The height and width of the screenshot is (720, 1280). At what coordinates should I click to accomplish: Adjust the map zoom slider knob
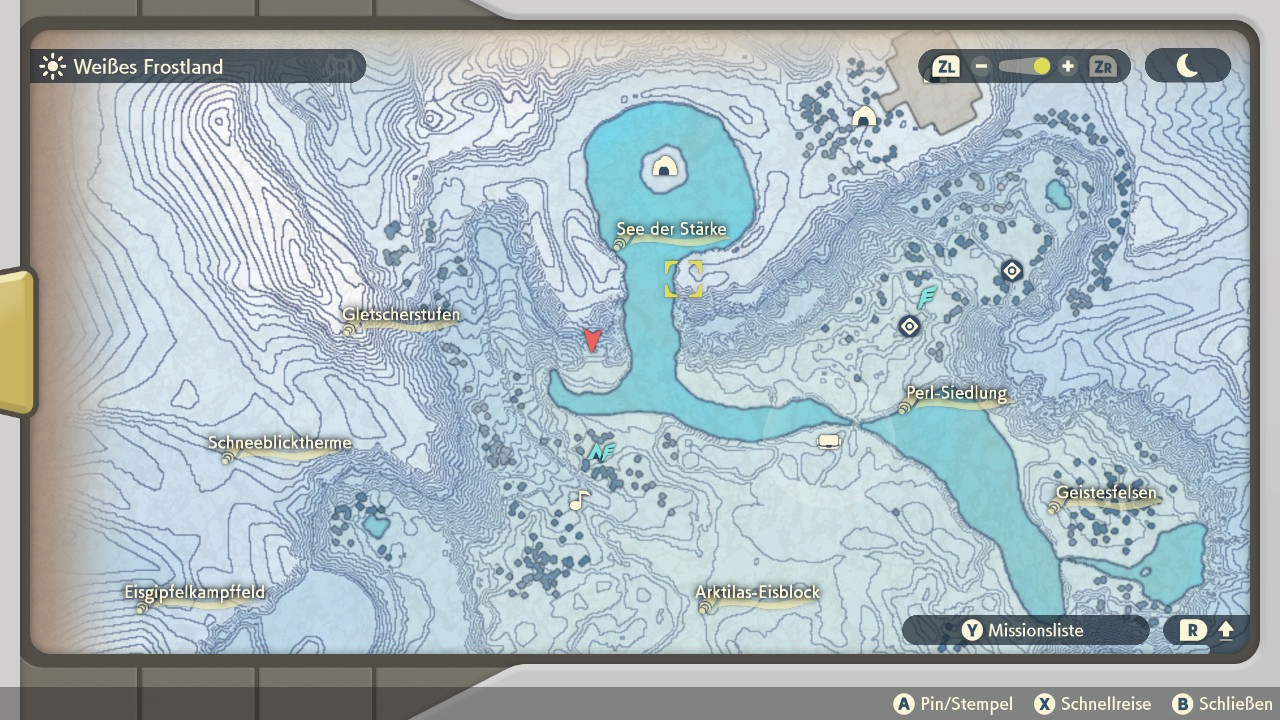pos(1041,67)
